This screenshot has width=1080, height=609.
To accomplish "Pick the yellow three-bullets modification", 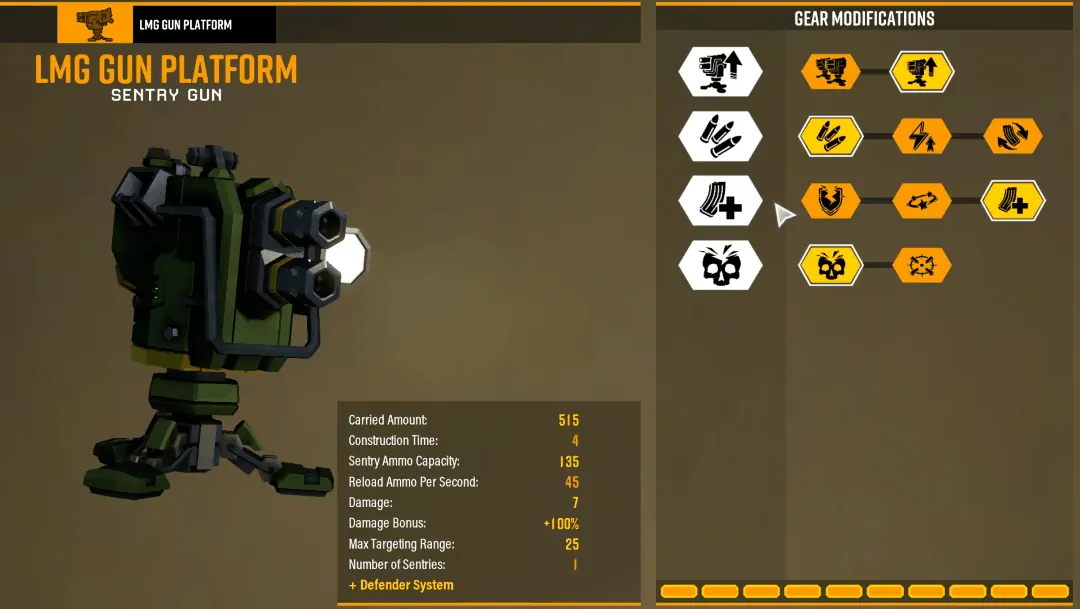I will click(830, 136).
